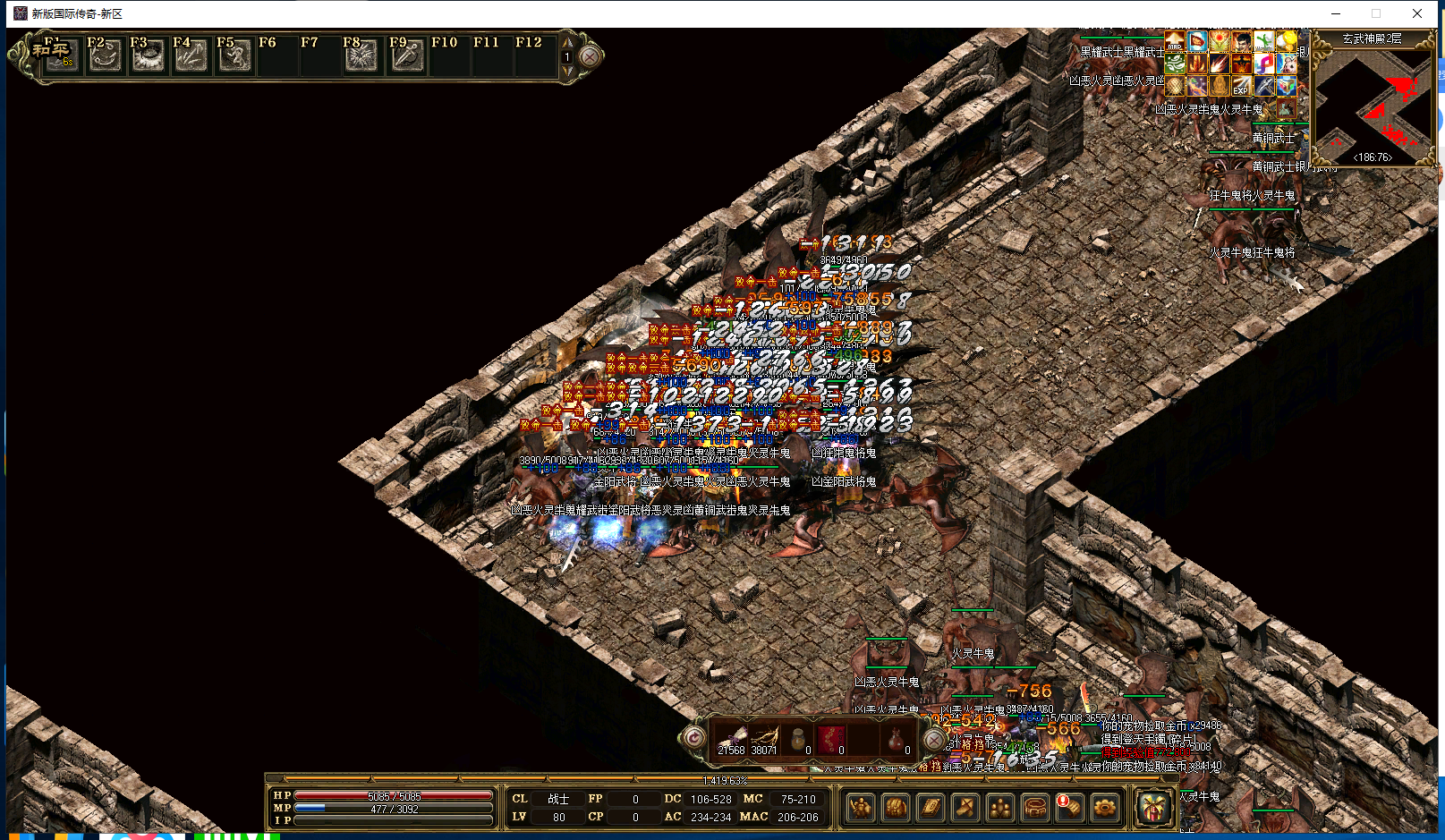This screenshot has height=840, width=1445.
Task: Open the character equipment panel
Action: tap(861, 808)
